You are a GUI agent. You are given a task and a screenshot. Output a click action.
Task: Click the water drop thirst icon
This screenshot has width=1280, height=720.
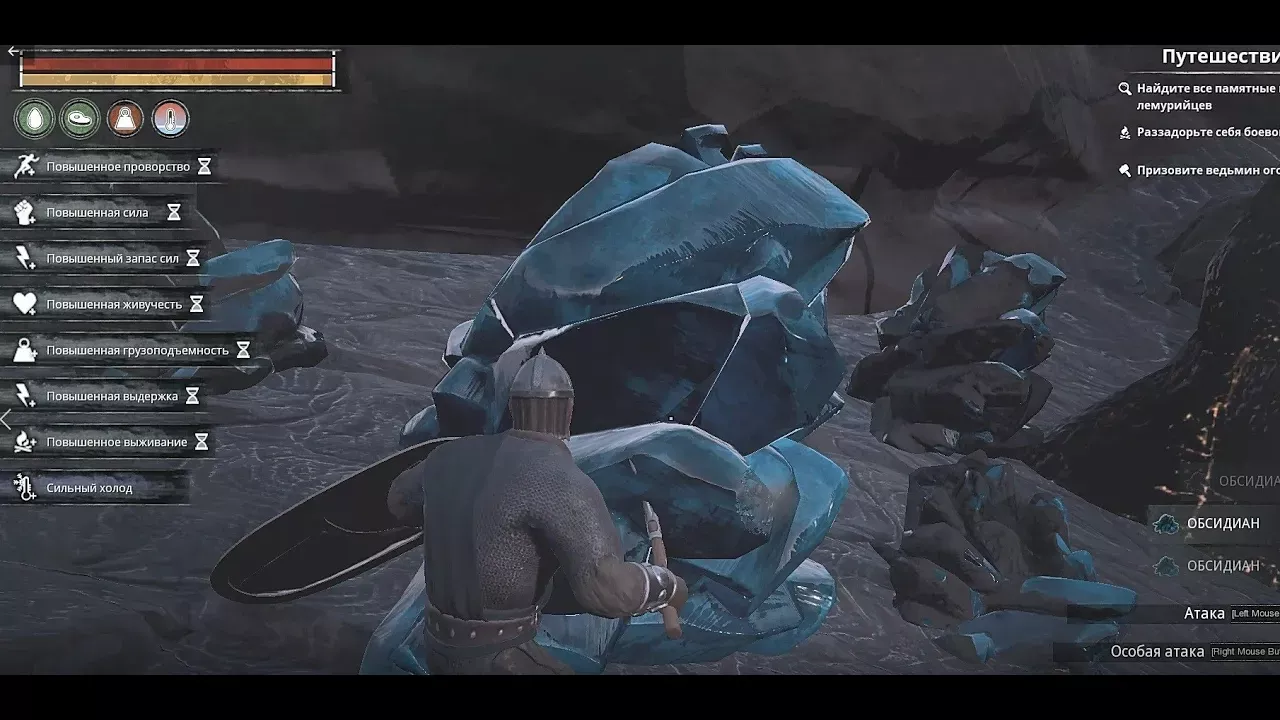point(34,119)
